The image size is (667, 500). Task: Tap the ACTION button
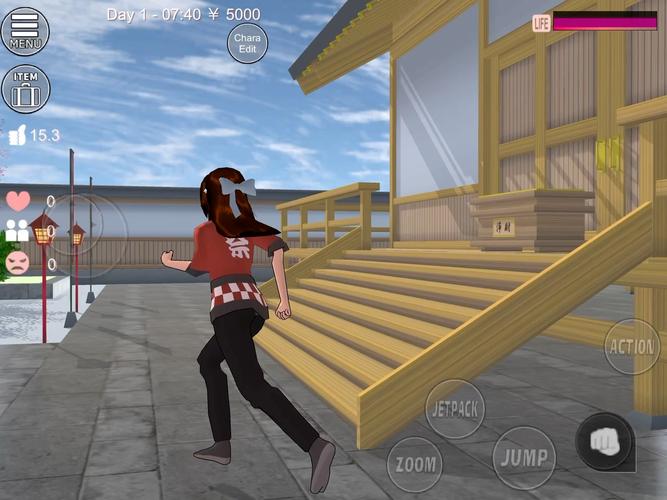(633, 347)
